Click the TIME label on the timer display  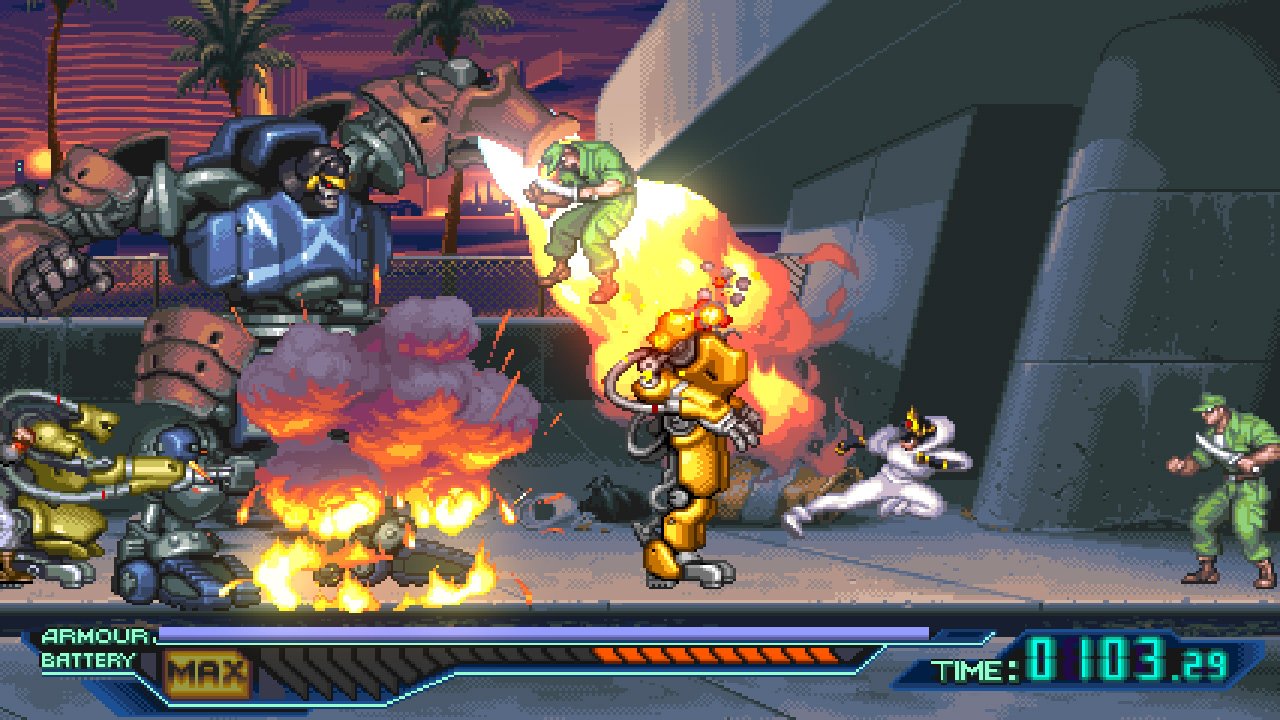click(966, 667)
